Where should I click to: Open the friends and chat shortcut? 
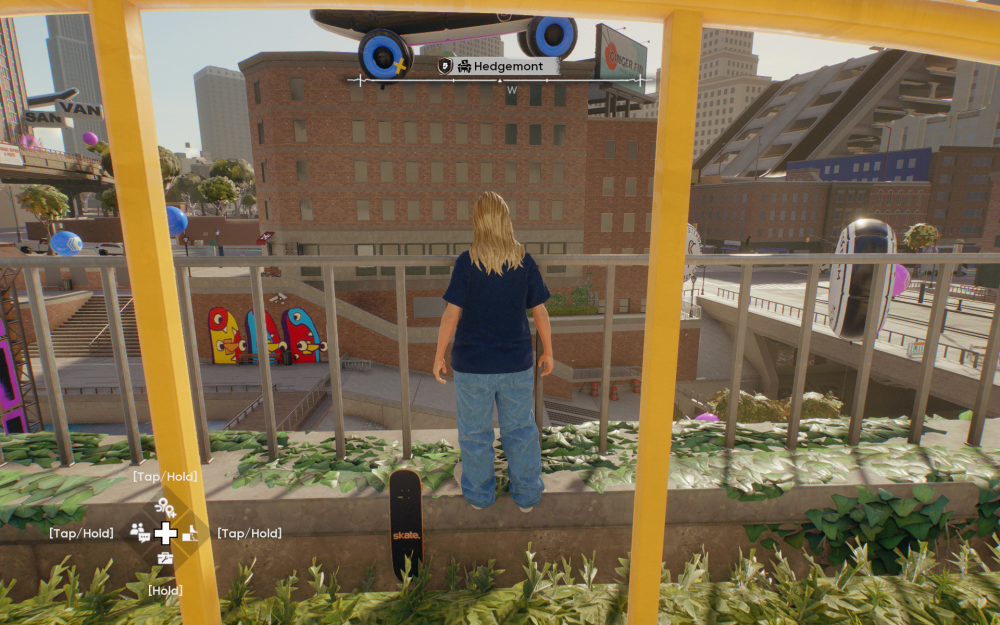pos(140,533)
